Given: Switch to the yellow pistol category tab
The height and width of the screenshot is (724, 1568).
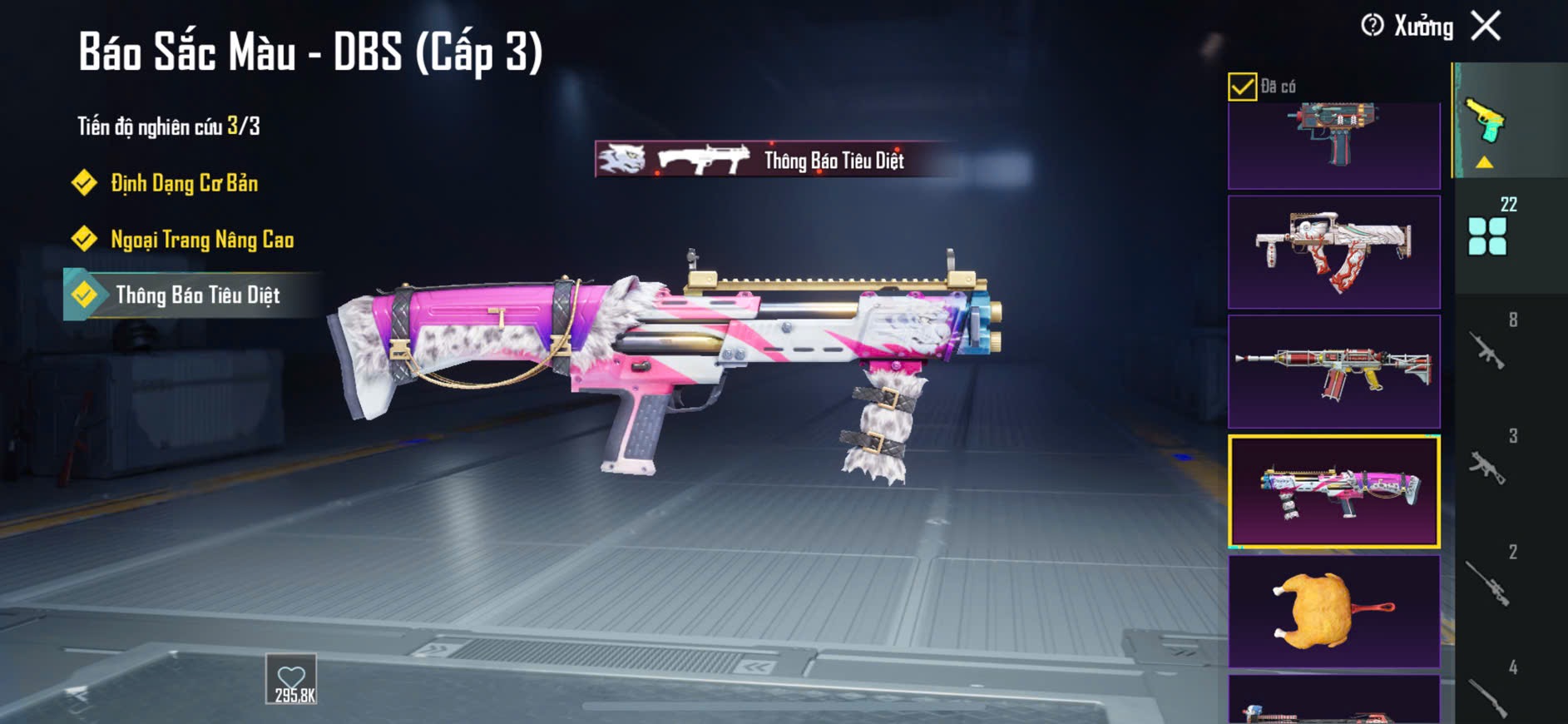Looking at the screenshot, I should 1486,121.
